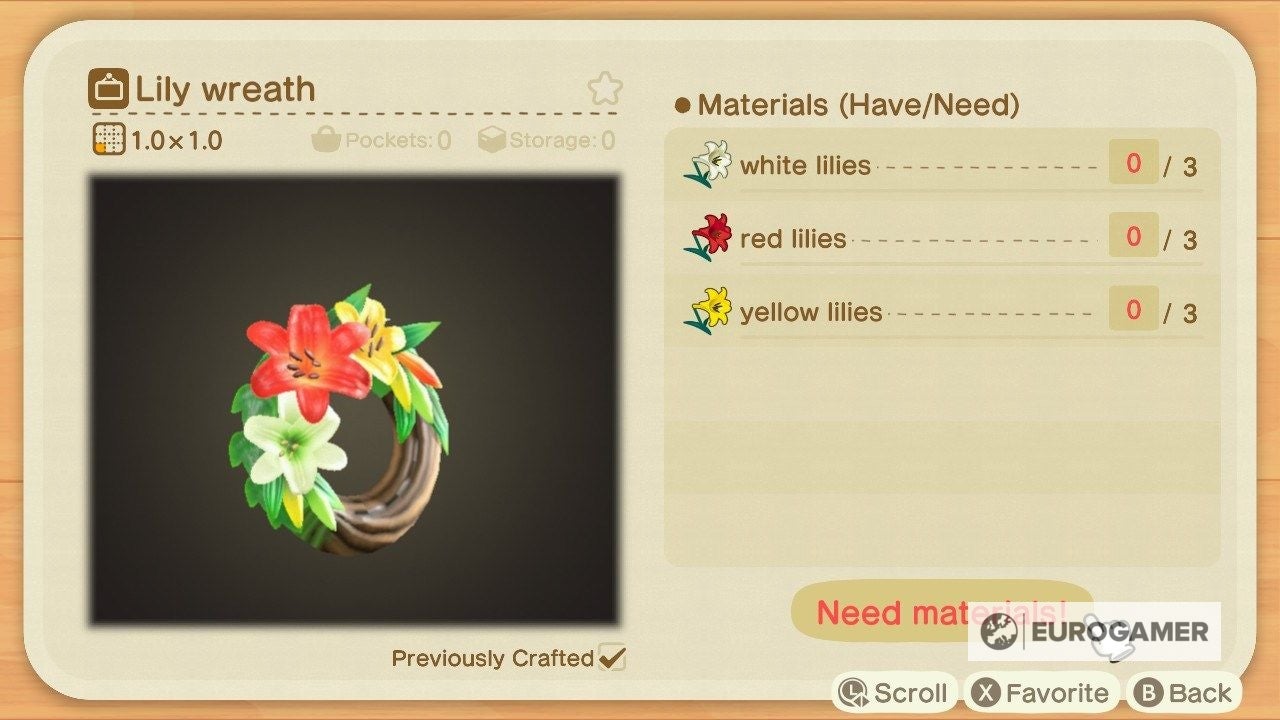Click the Materials bullet marker
This screenshot has width=1280, height=720.
(682, 105)
